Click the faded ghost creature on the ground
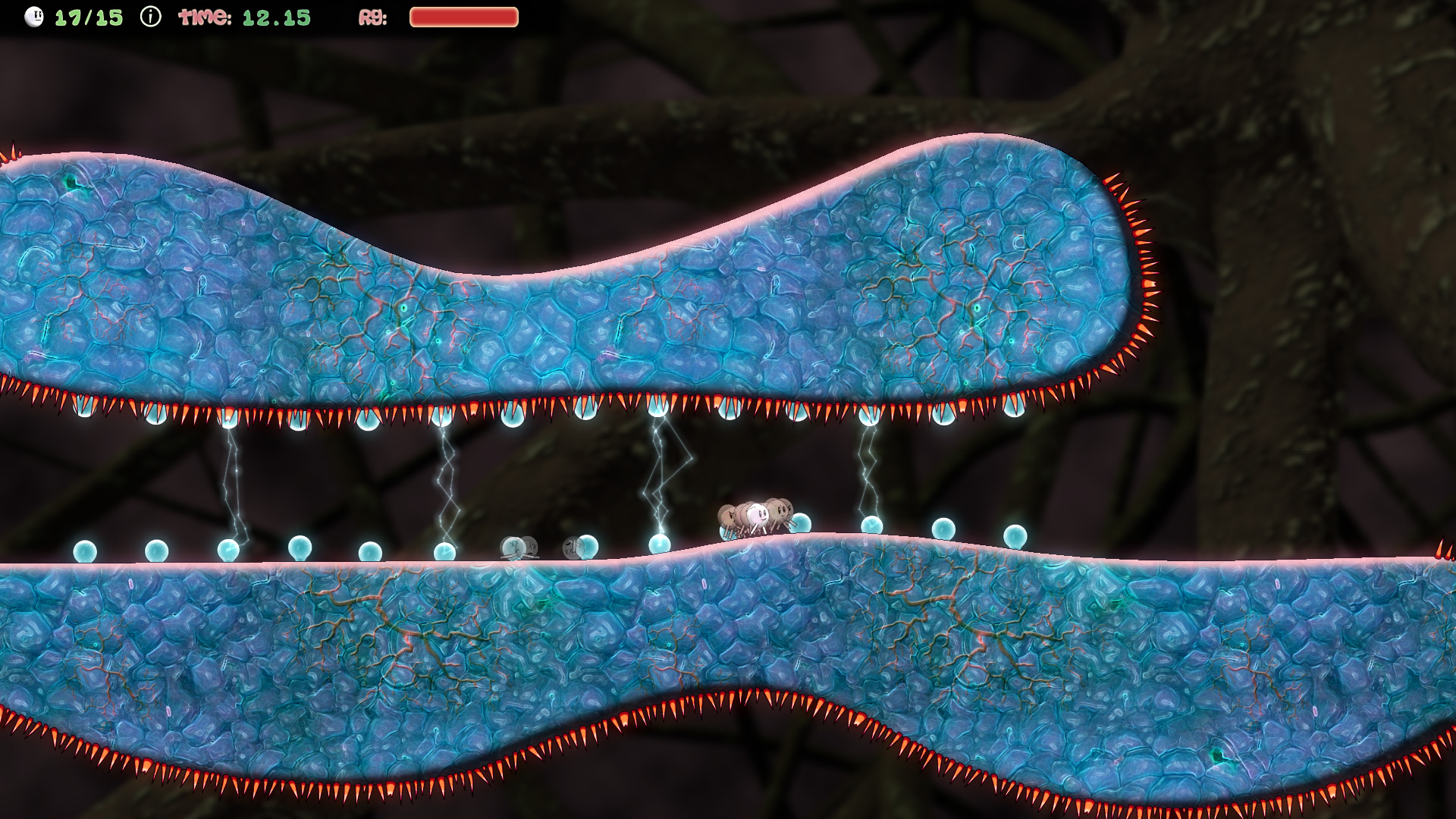 [x=518, y=548]
